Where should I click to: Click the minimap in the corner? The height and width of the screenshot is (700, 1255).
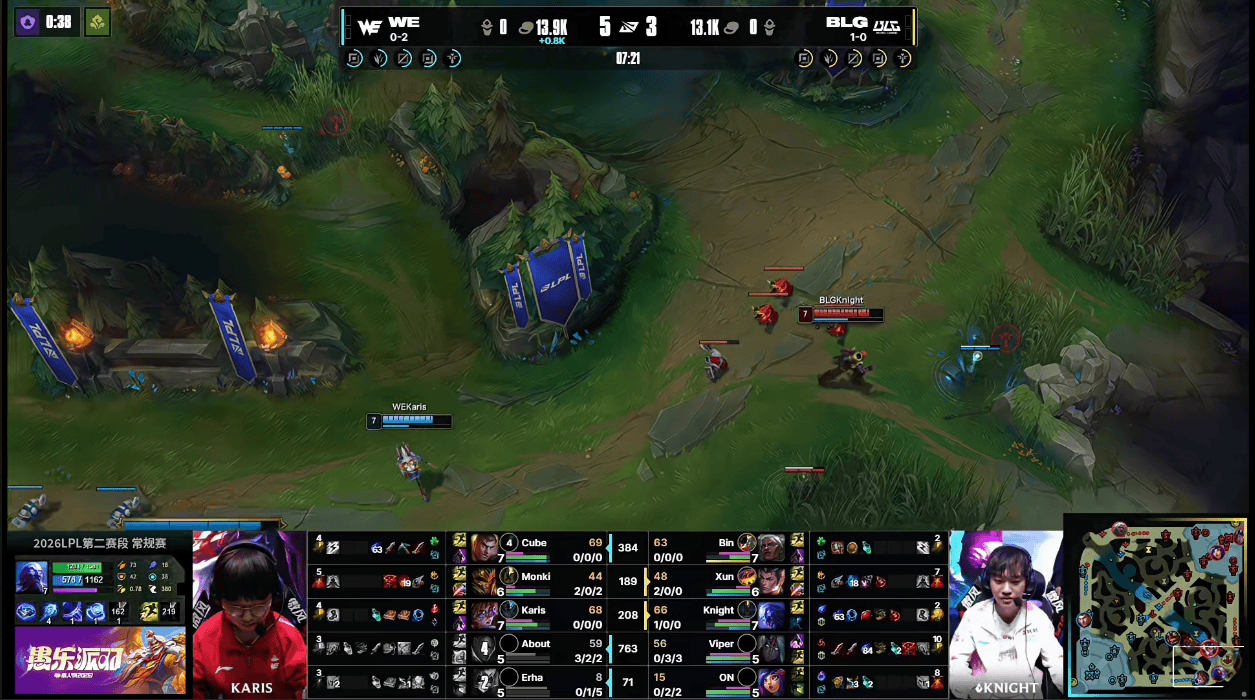(x=1158, y=606)
